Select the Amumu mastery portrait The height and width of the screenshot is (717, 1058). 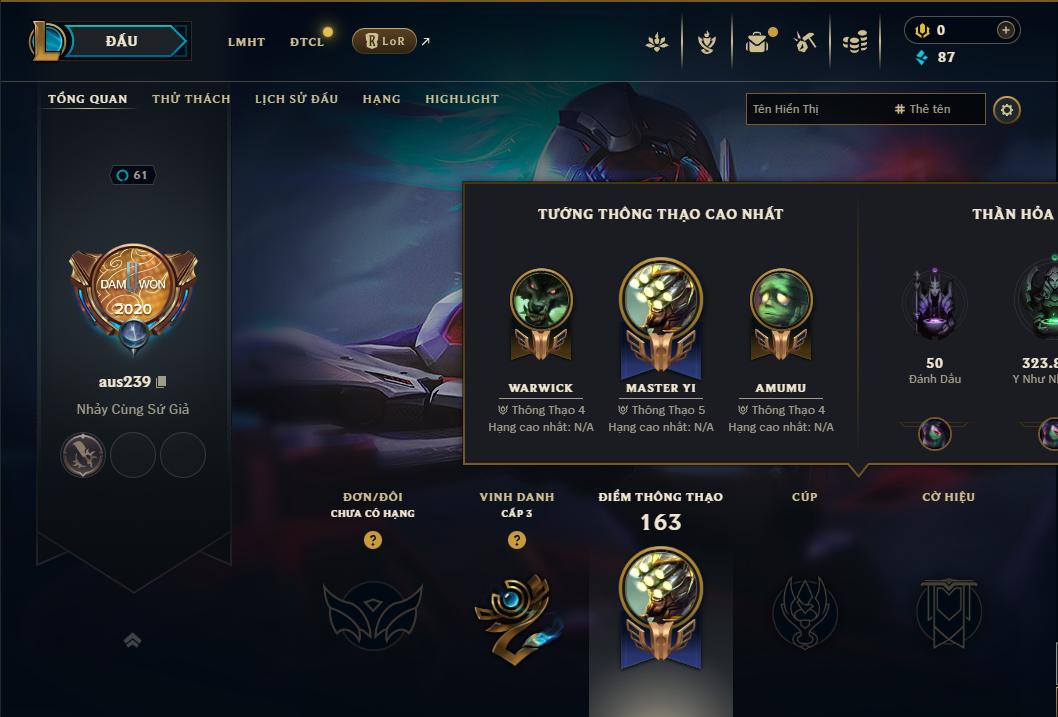tap(781, 300)
